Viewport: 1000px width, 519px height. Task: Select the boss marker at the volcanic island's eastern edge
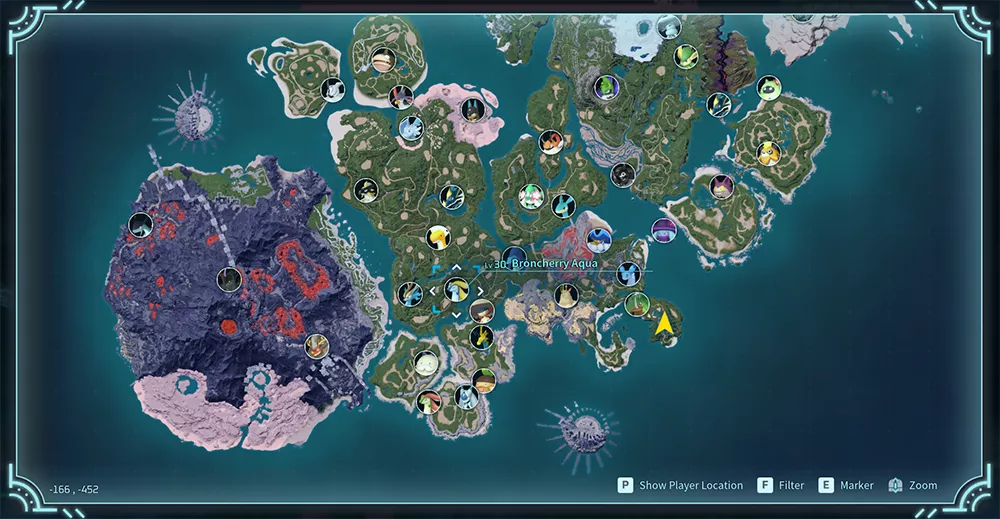pos(317,346)
